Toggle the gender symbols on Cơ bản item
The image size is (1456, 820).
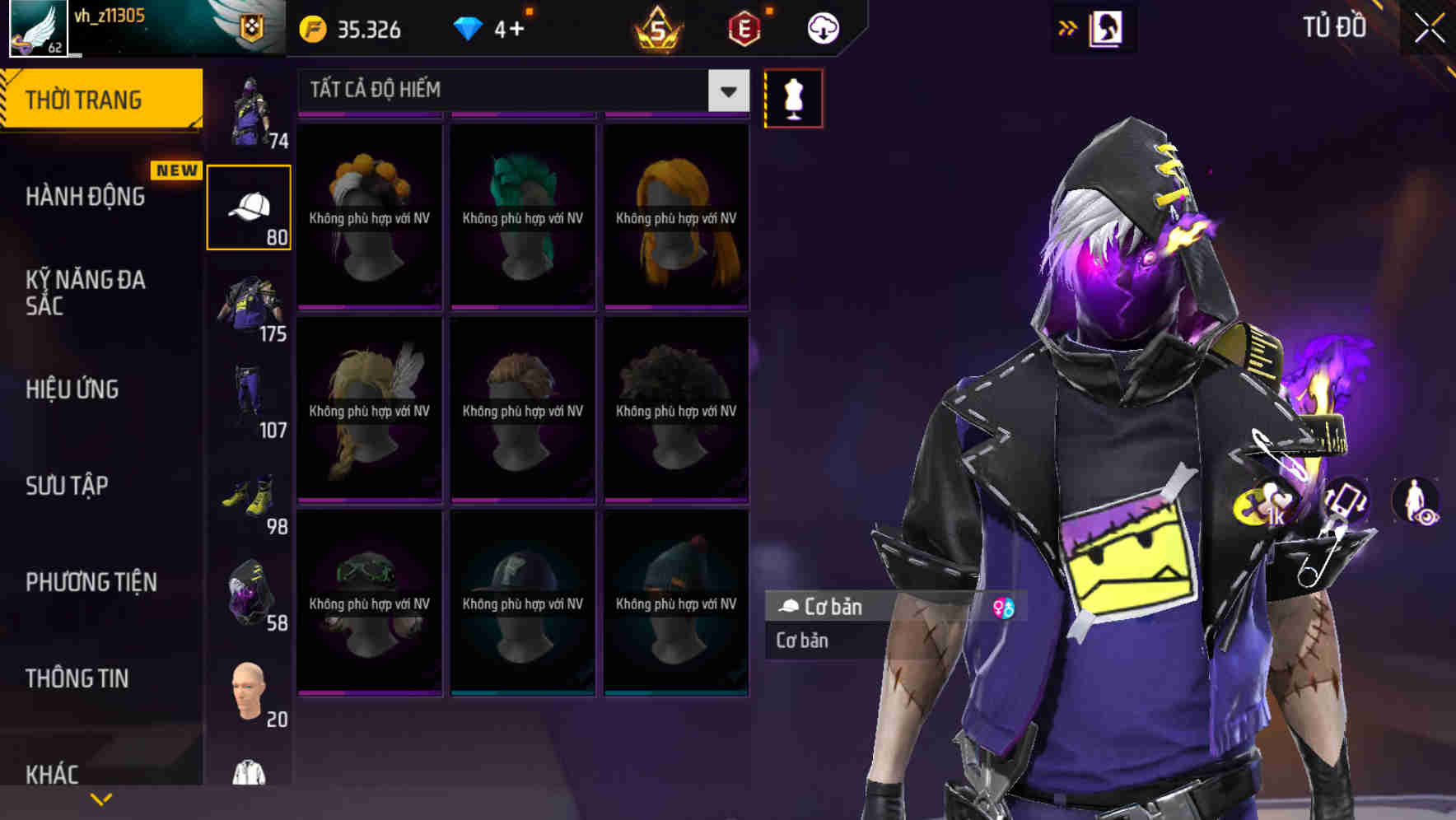pos(1003,608)
